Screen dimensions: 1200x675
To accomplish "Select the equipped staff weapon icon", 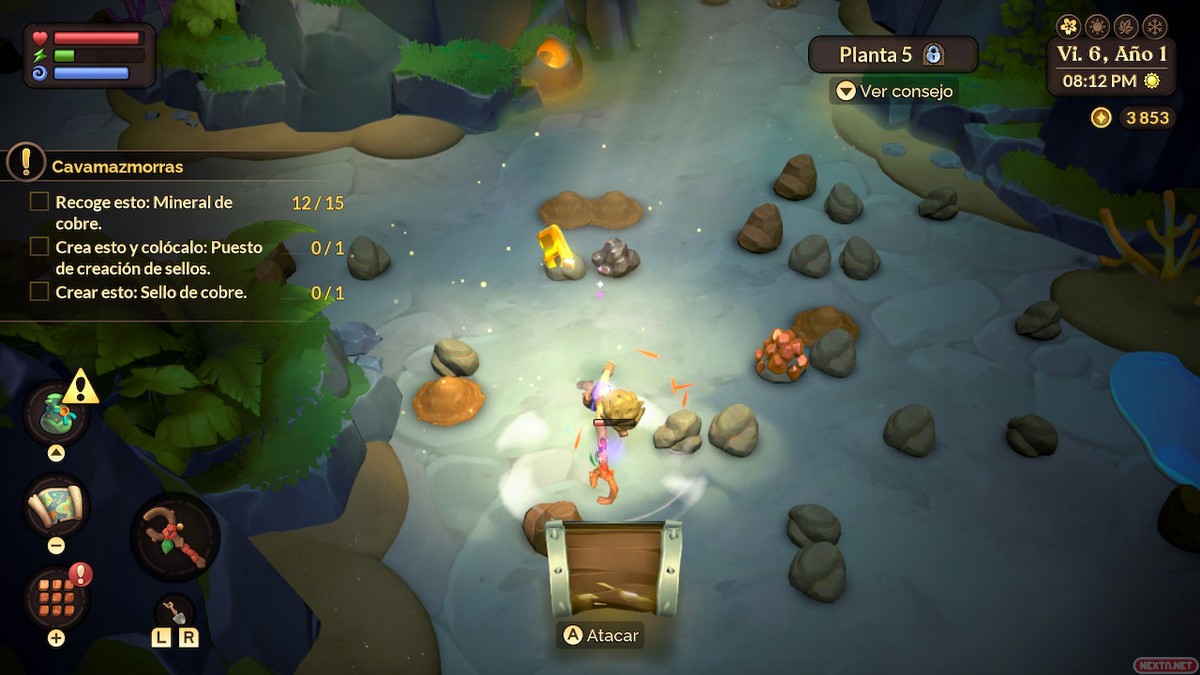I will pyautogui.click(x=175, y=537).
